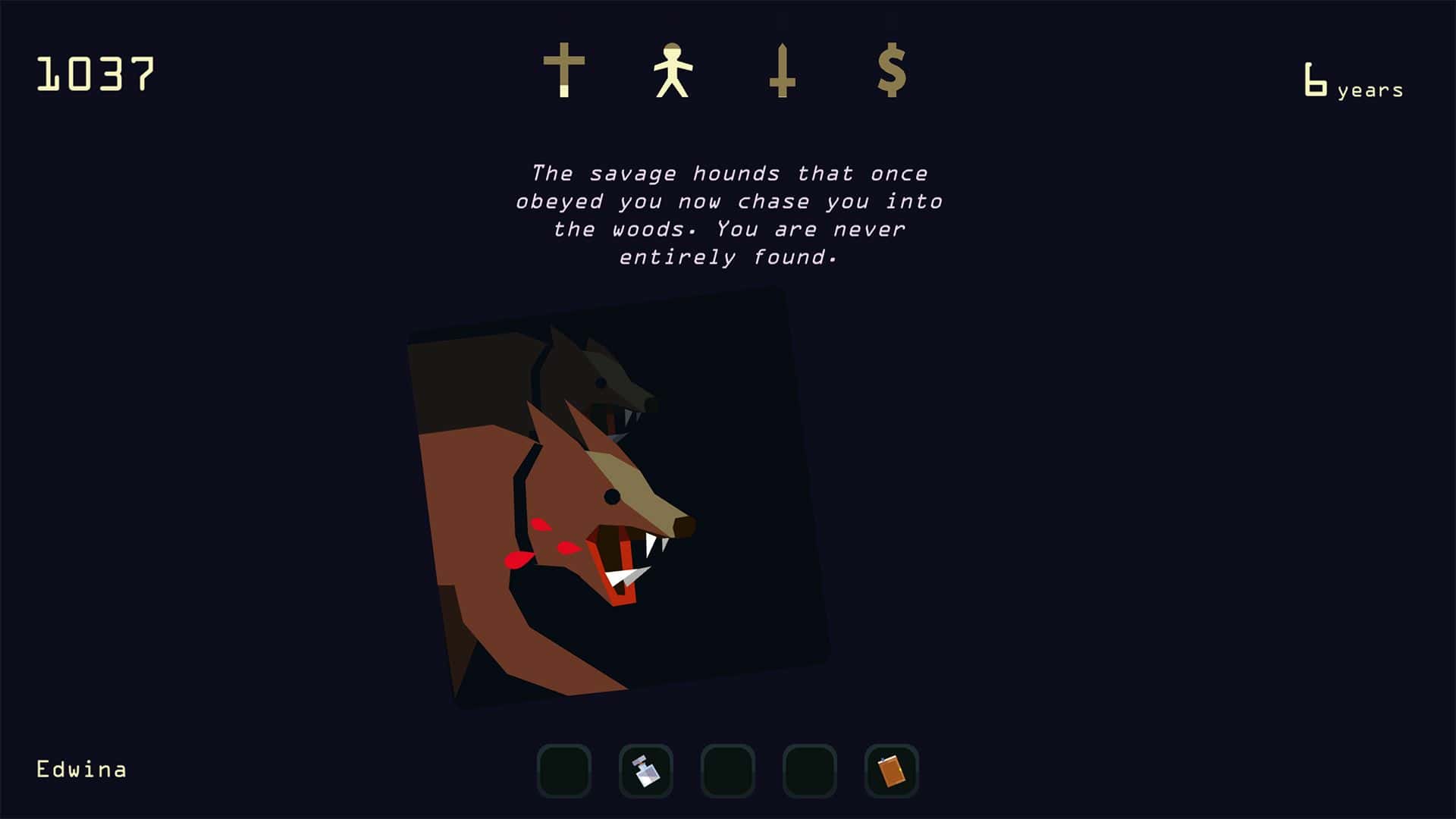Click the name Edwina
The image size is (1456, 819).
pos(80,769)
